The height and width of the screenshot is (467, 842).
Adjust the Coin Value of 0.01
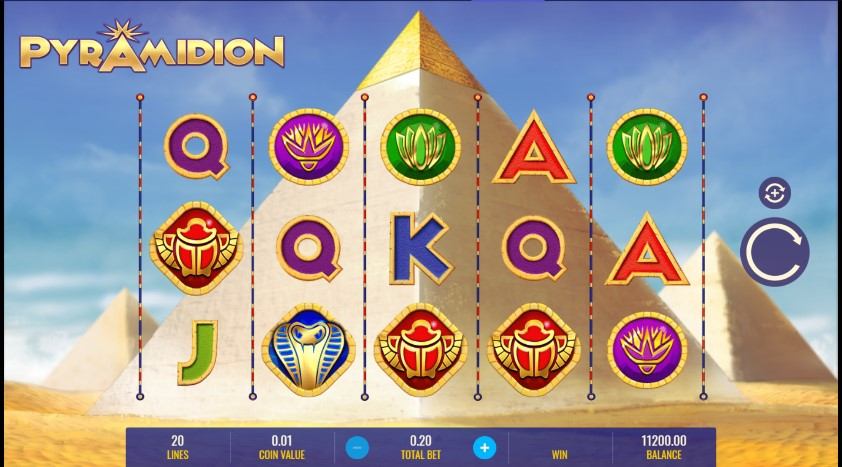(x=280, y=445)
